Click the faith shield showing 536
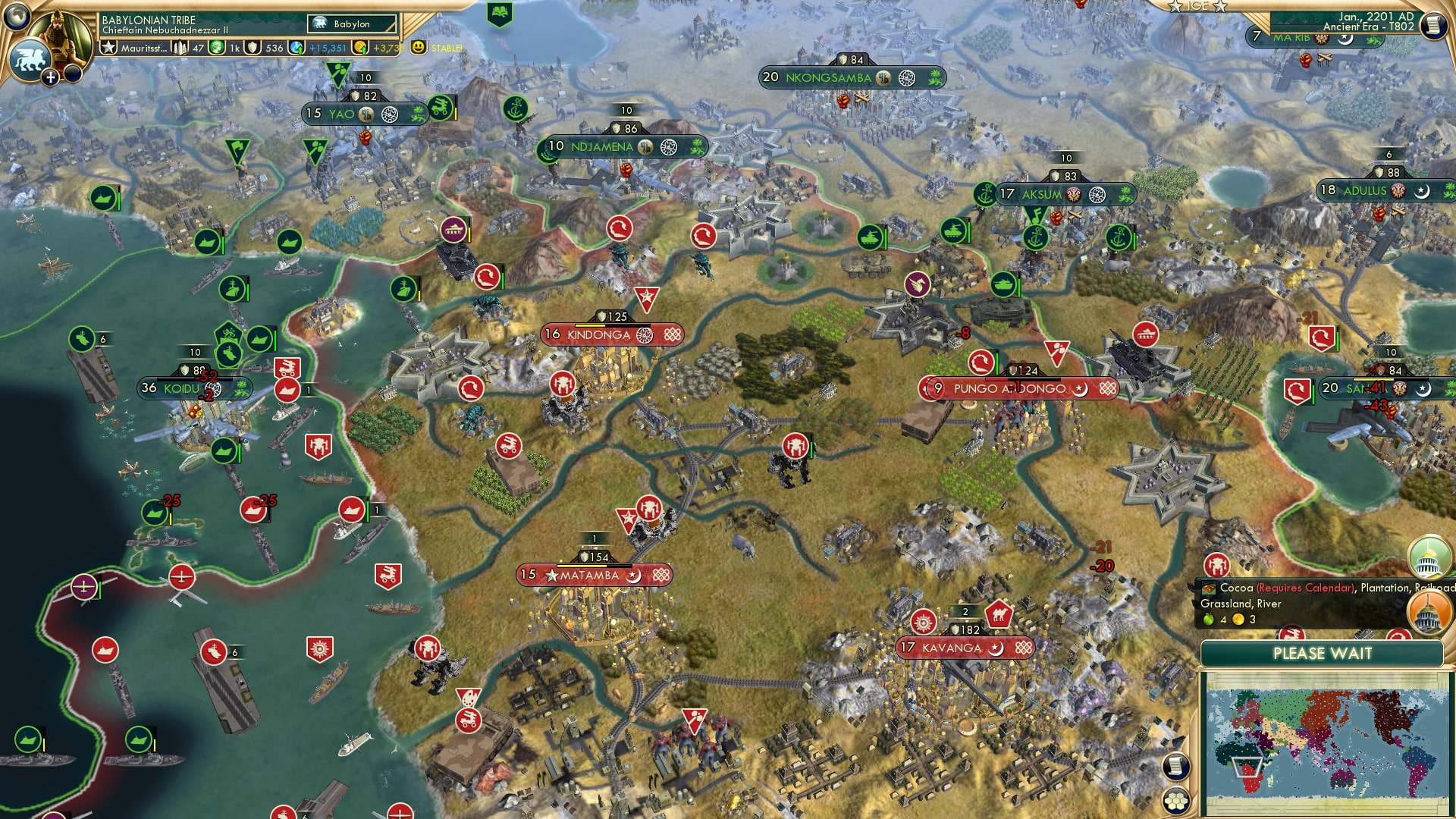Viewport: 1456px width, 819px height. tap(253, 47)
